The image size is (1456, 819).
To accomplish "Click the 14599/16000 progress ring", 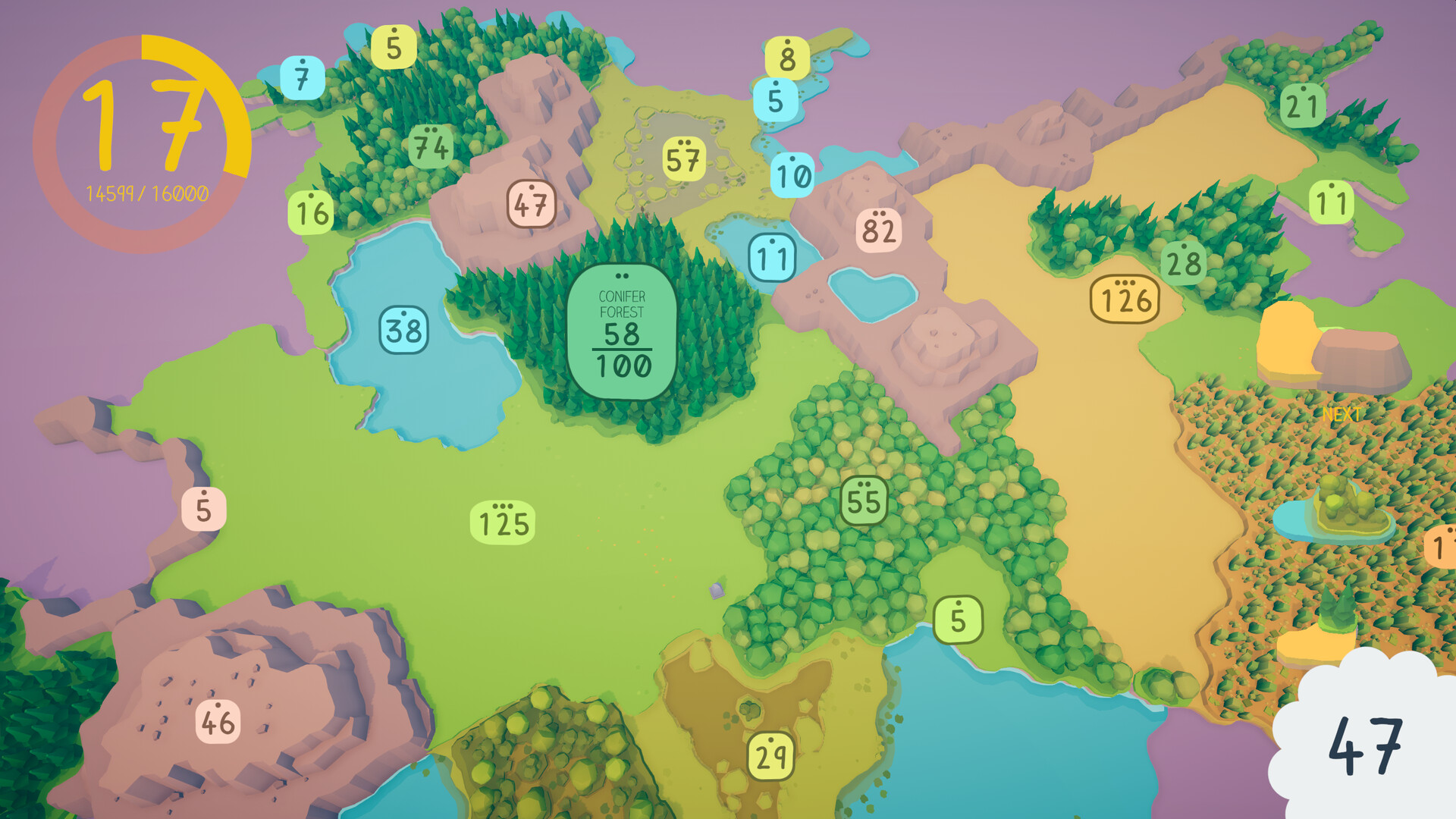I will (x=146, y=195).
